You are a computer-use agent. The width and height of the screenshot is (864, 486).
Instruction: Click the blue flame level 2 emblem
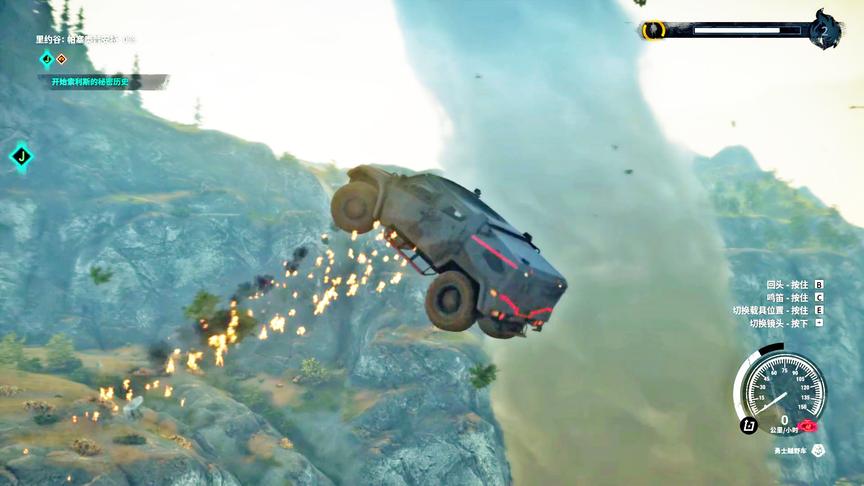pos(825,29)
